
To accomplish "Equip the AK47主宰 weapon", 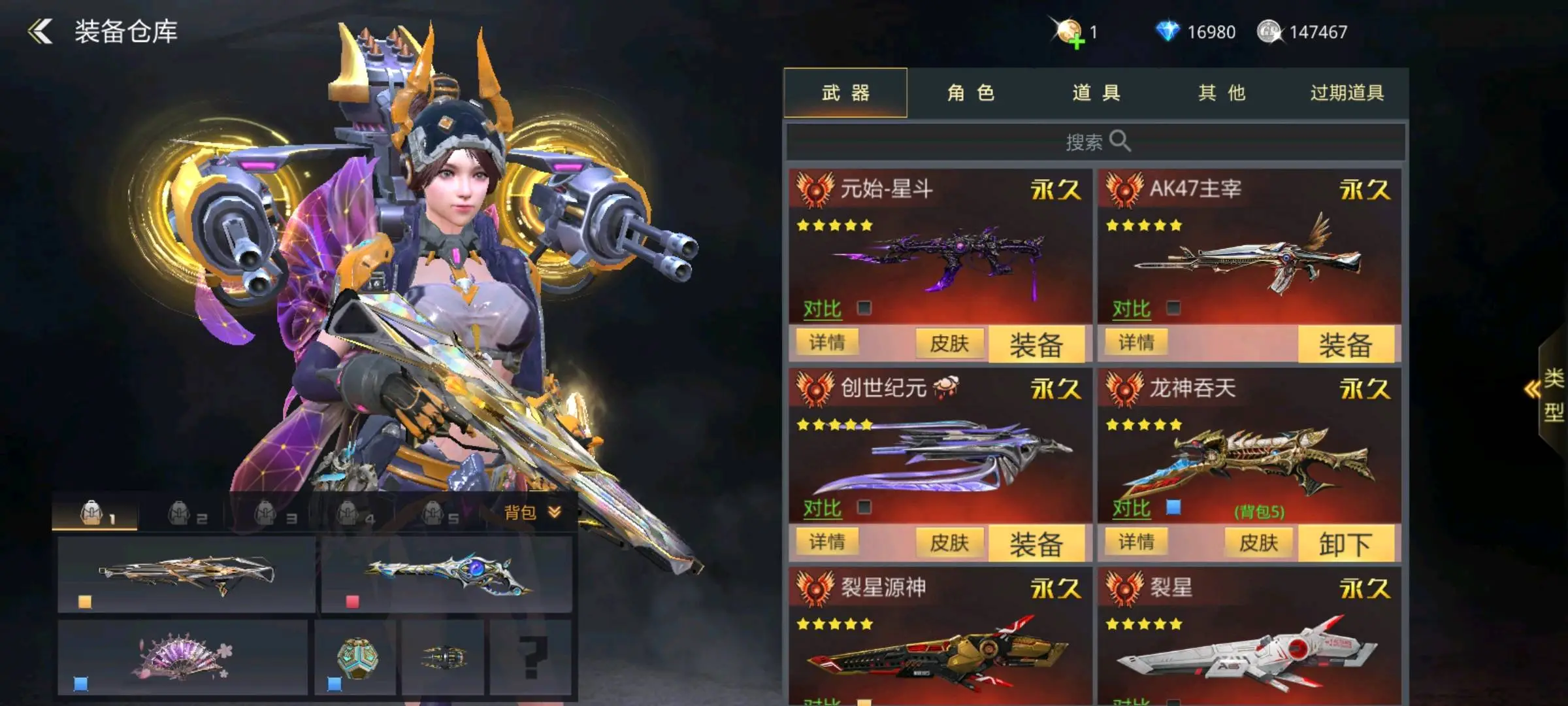I will pos(1345,345).
